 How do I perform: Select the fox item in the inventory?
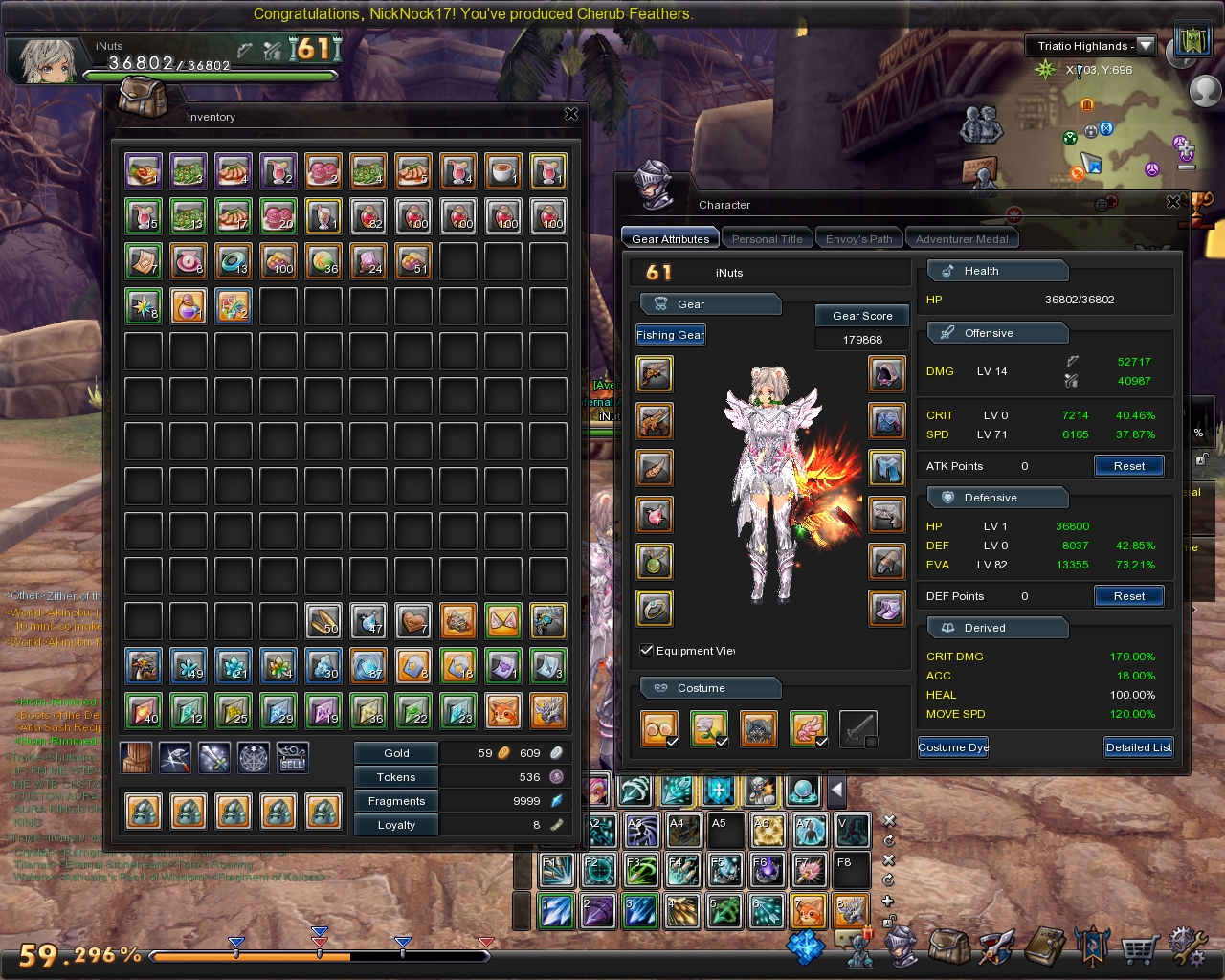pyautogui.click(x=502, y=712)
